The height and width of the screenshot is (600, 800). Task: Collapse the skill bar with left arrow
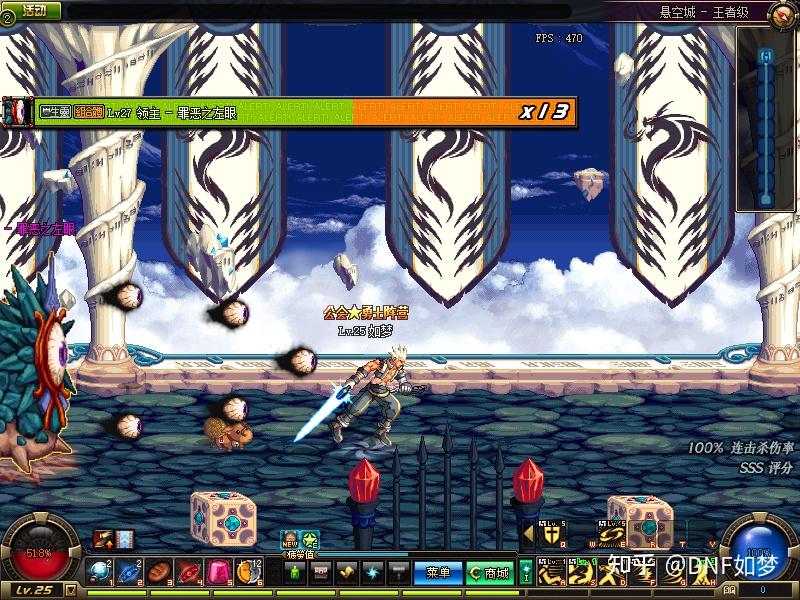(x=529, y=533)
